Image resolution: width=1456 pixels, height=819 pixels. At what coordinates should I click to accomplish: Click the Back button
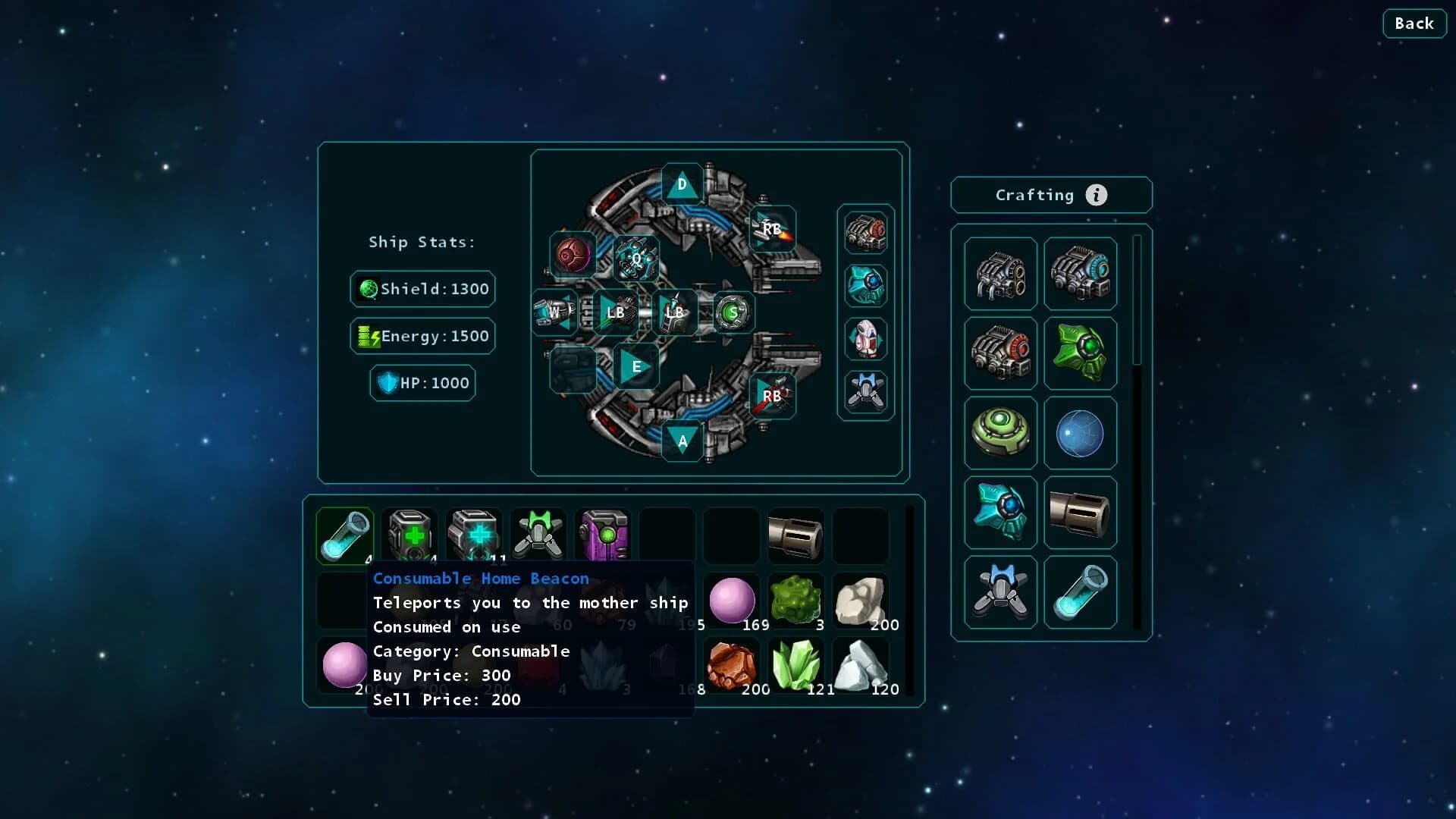tap(1414, 24)
